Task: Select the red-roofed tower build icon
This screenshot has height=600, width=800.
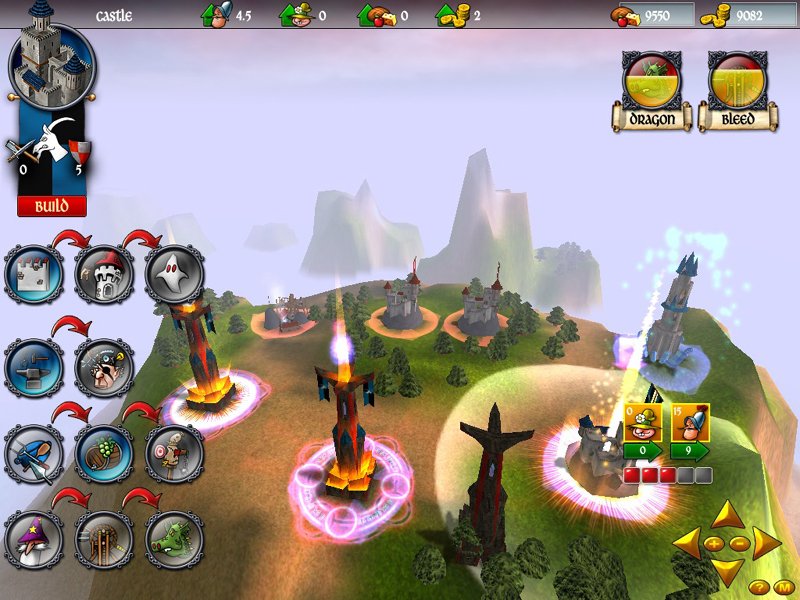Action: 104,275
